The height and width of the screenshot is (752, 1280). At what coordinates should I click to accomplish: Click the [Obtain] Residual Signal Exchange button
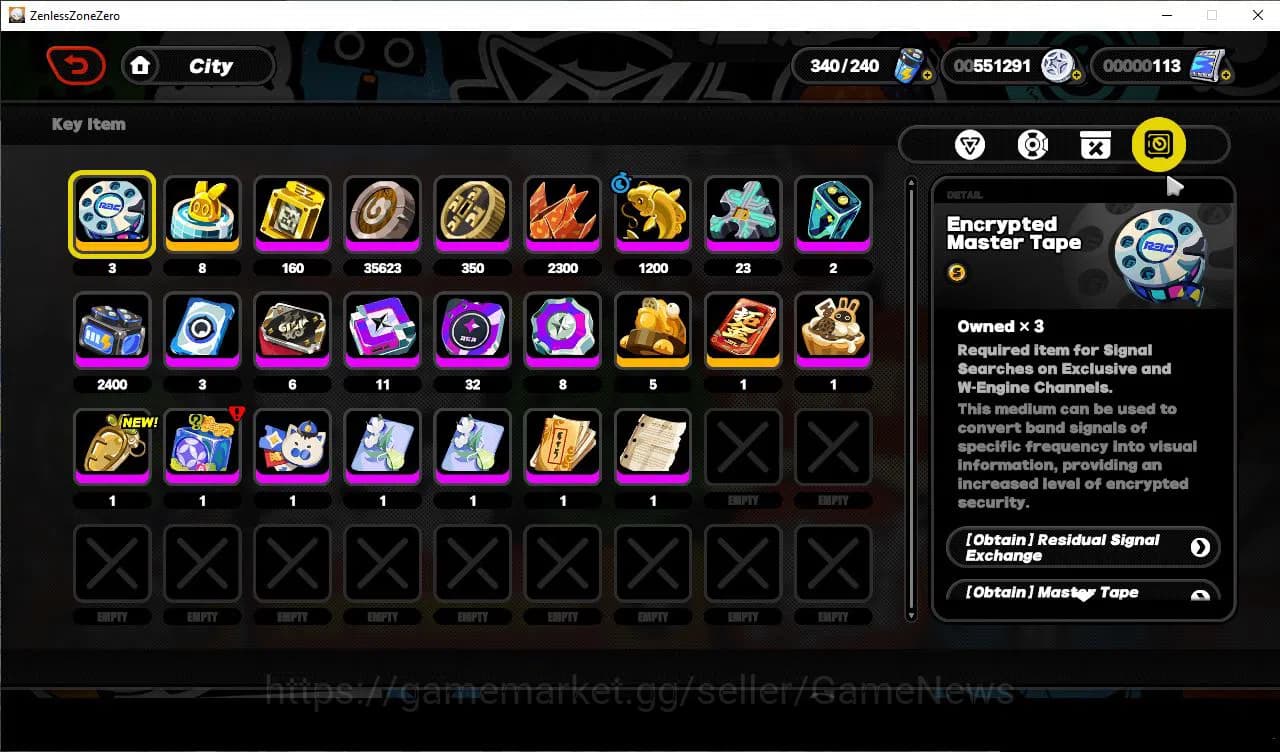click(1083, 547)
